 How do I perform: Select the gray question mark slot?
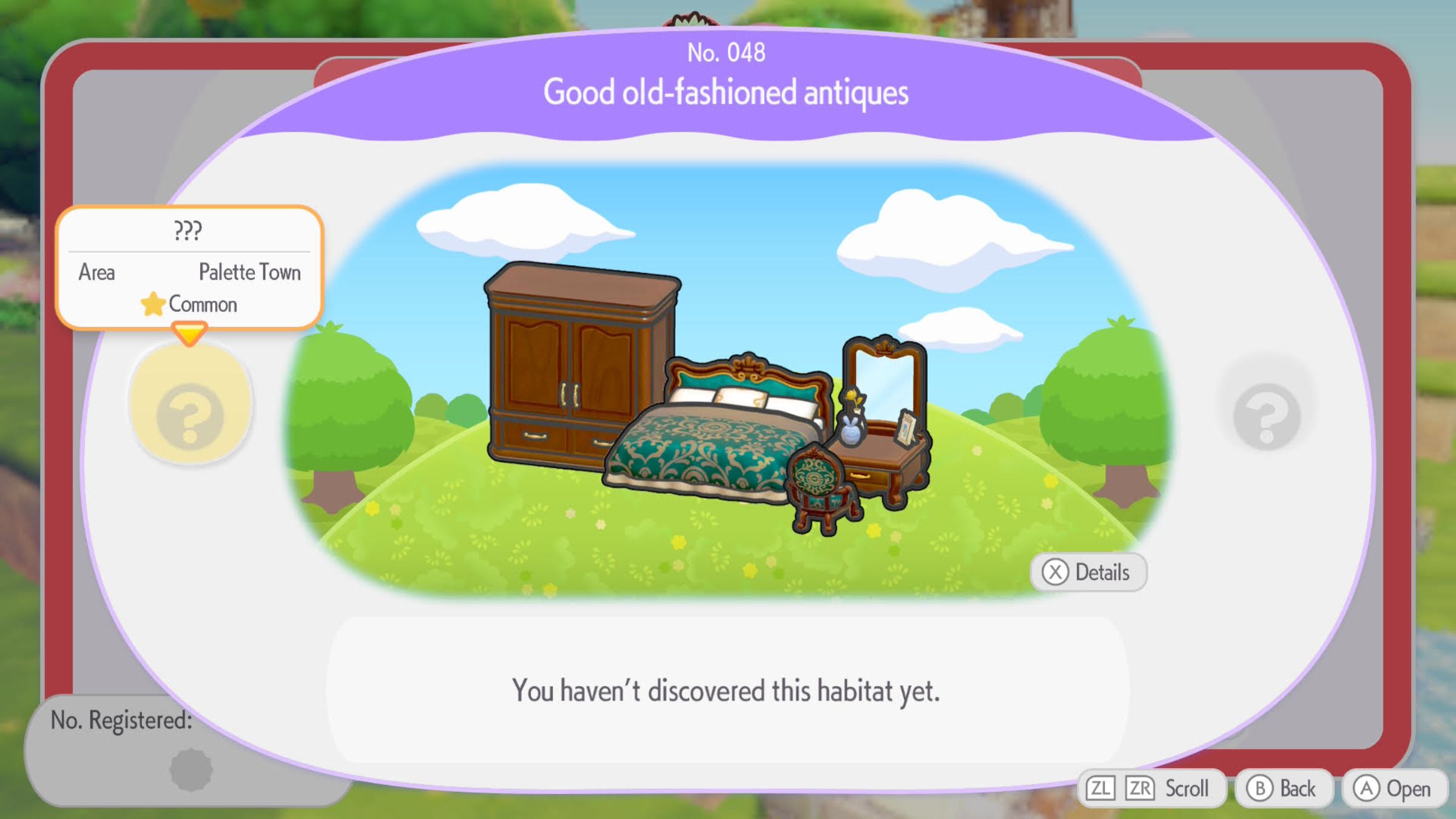(1267, 414)
